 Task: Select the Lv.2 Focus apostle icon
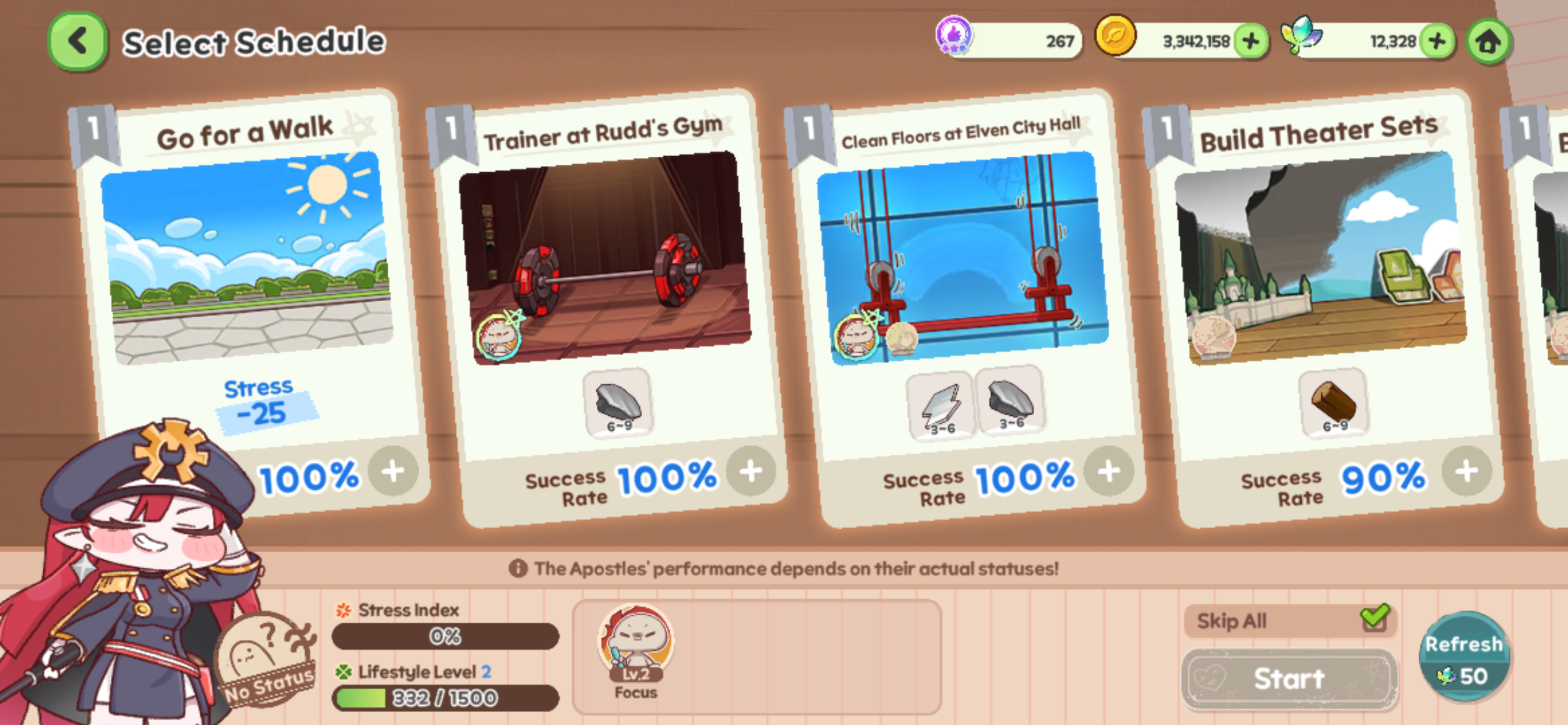pyautogui.click(x=635, y=648)
